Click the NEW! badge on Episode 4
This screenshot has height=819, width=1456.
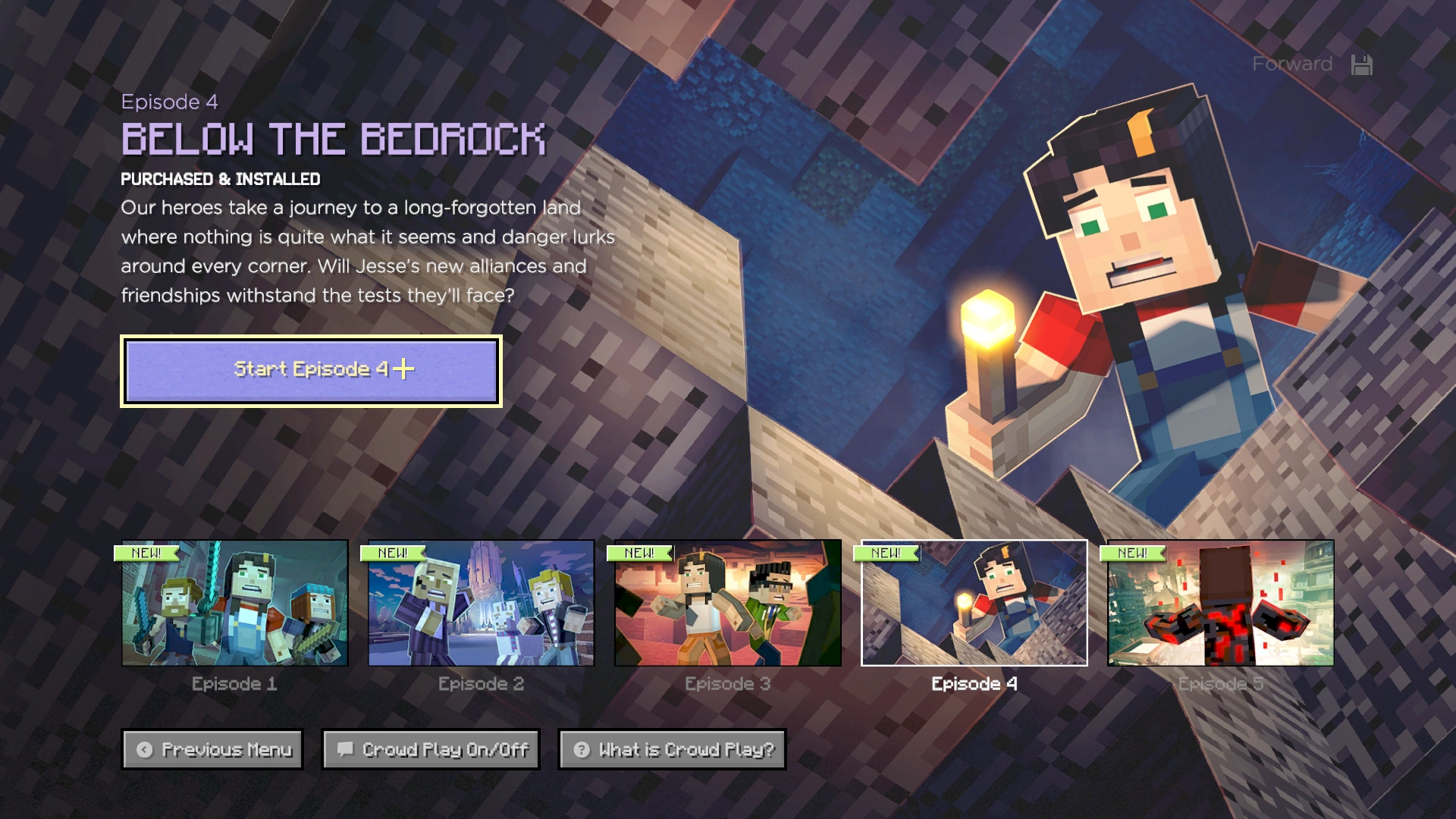click(886, 554)
